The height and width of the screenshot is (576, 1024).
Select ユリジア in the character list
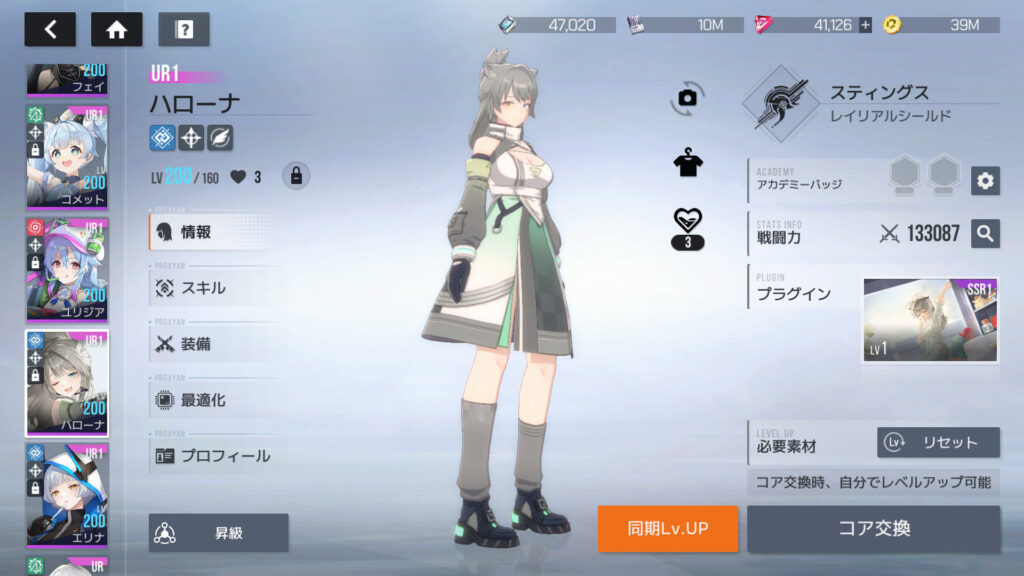coord(67,268)
